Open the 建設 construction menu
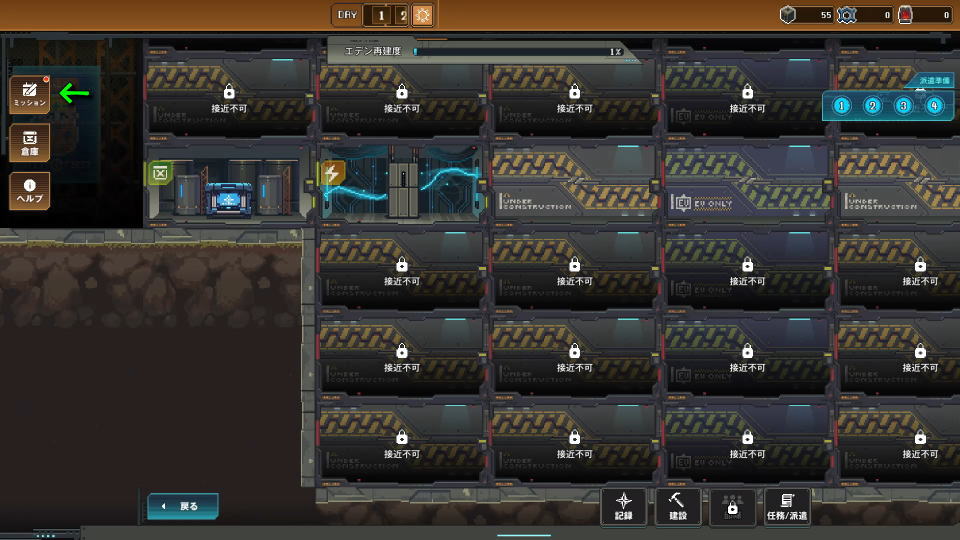The width and height of the screenshot is (960, 540). (678, 506)
